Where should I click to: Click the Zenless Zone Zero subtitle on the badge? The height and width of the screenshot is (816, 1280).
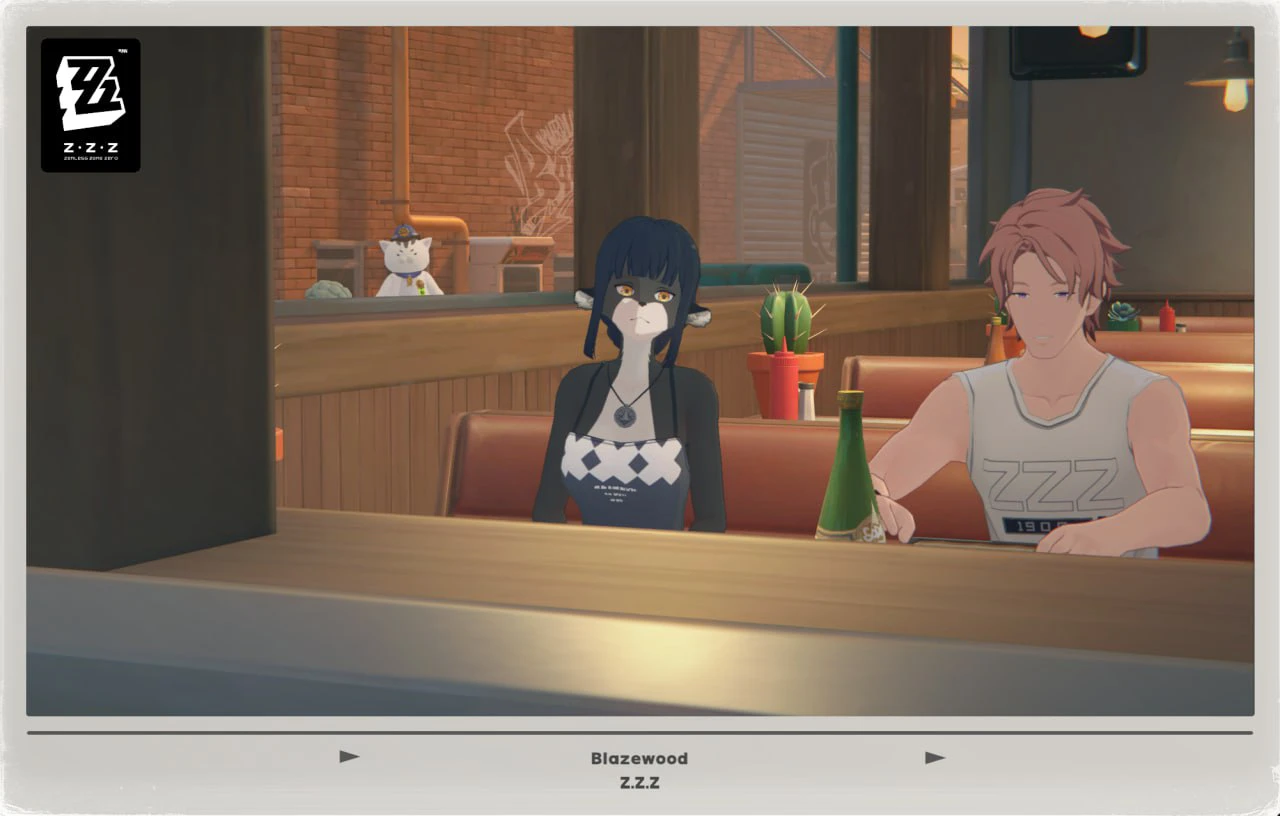point(90,158)
